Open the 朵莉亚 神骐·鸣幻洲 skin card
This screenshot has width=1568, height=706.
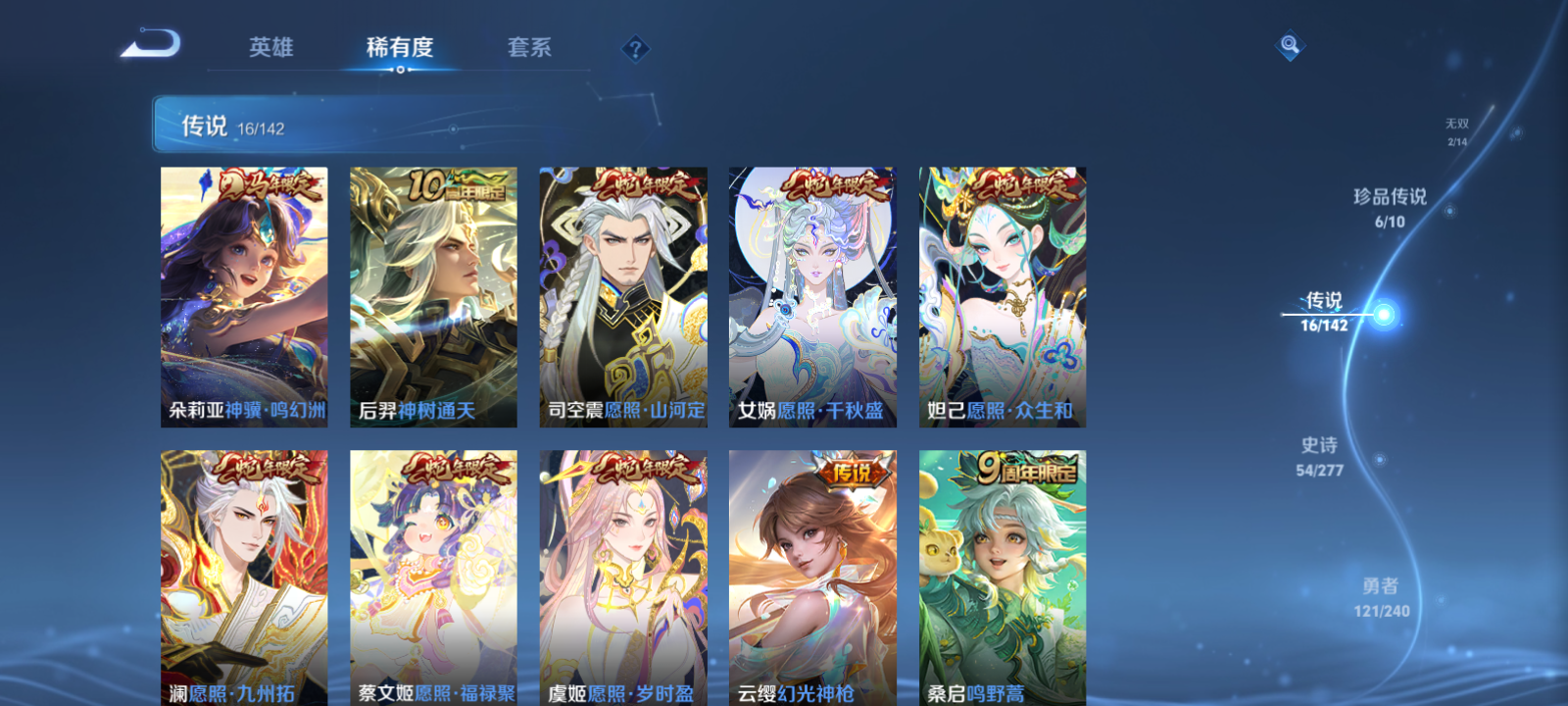(x=243, y=297)
